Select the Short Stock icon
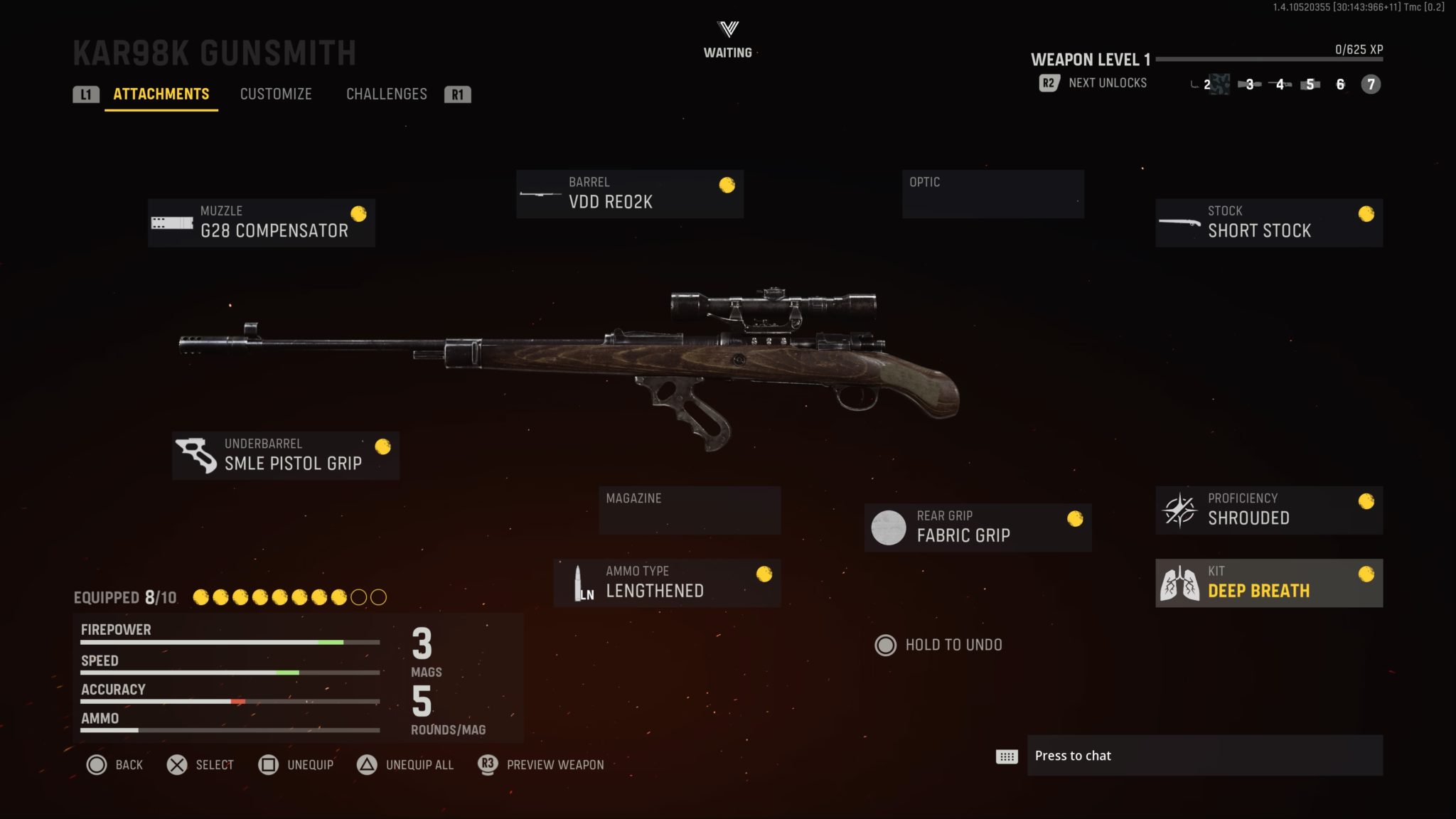 (1178, 223)
